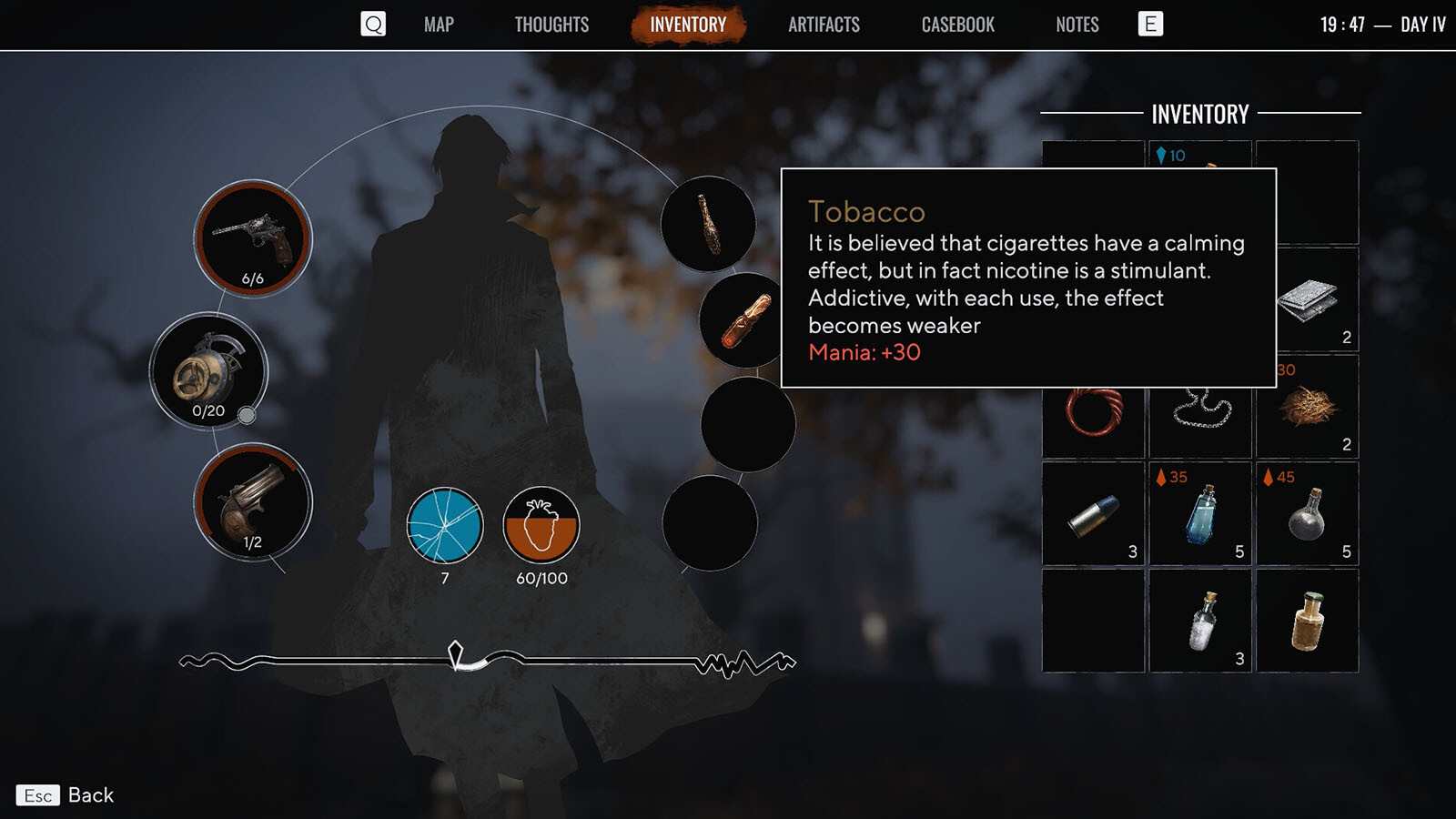This screenshot has width=1456, height=819.
Task: Click the blue bottle marked 35
Action: (1200, 514)
